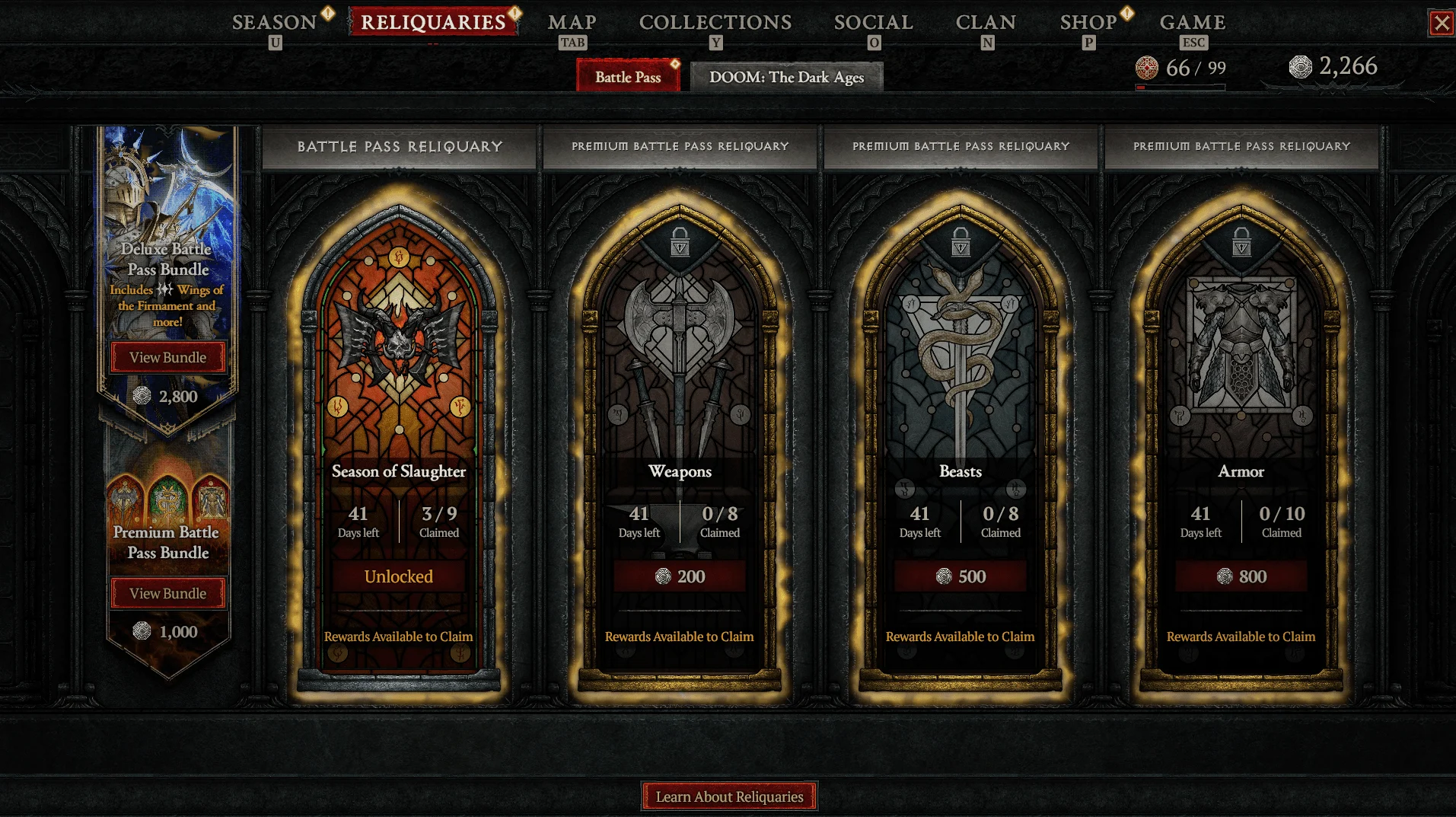Screen dimensions: 1456x817
Task: Select the Battle Pass sub-tab
Action: [628, 77]
